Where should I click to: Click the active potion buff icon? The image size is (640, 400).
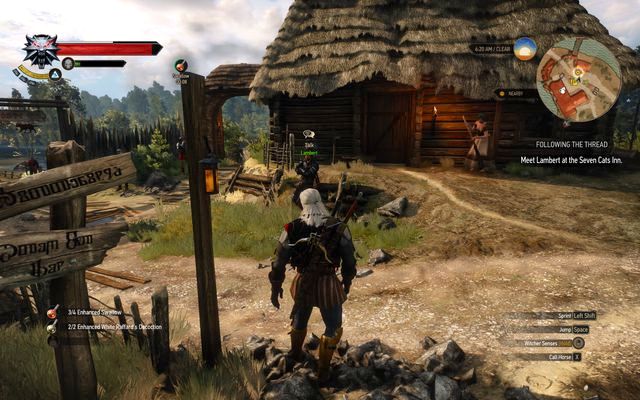tap(180, 65)
